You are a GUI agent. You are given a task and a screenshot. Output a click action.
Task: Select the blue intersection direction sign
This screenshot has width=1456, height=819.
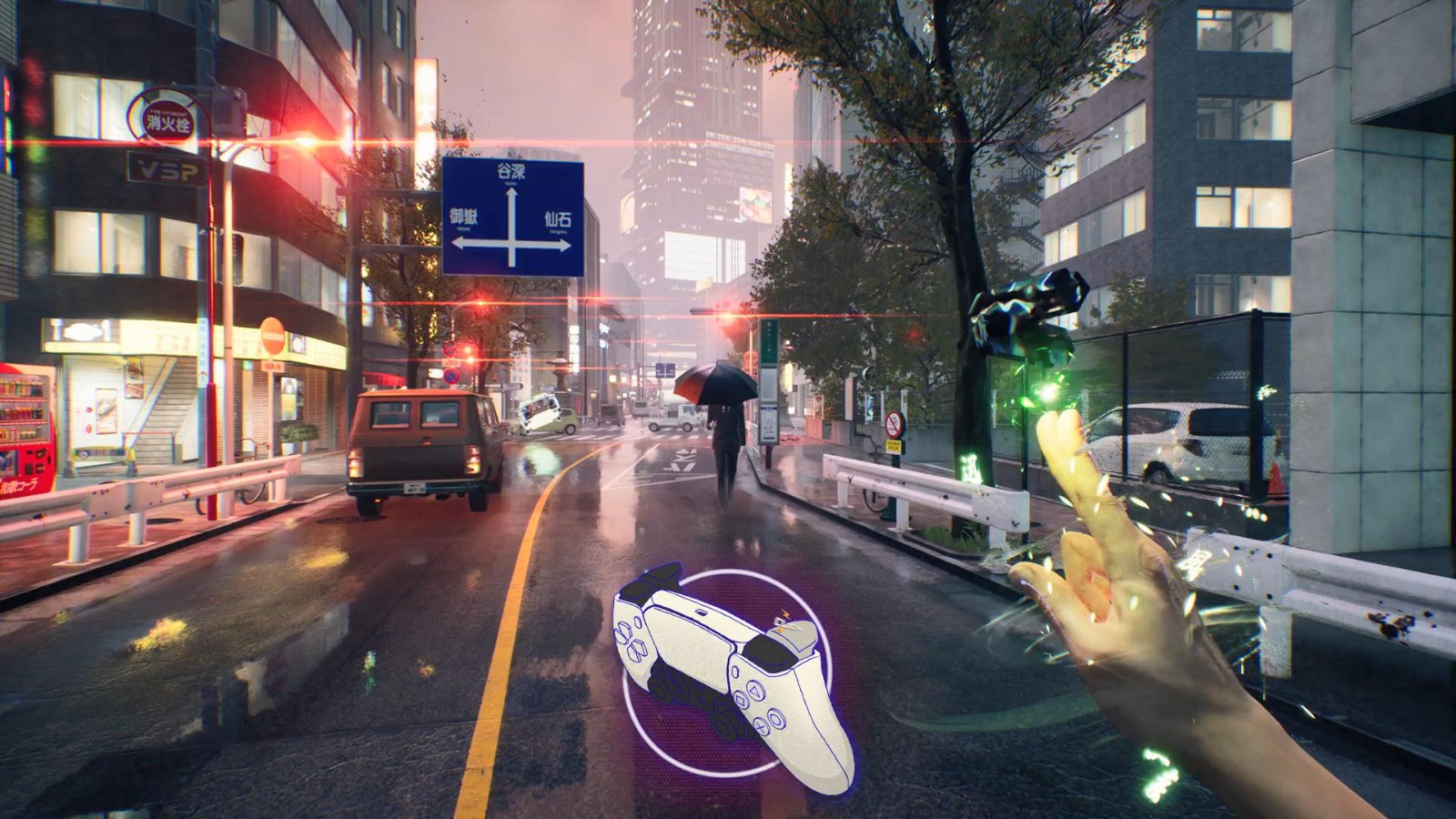coord(514,214)
